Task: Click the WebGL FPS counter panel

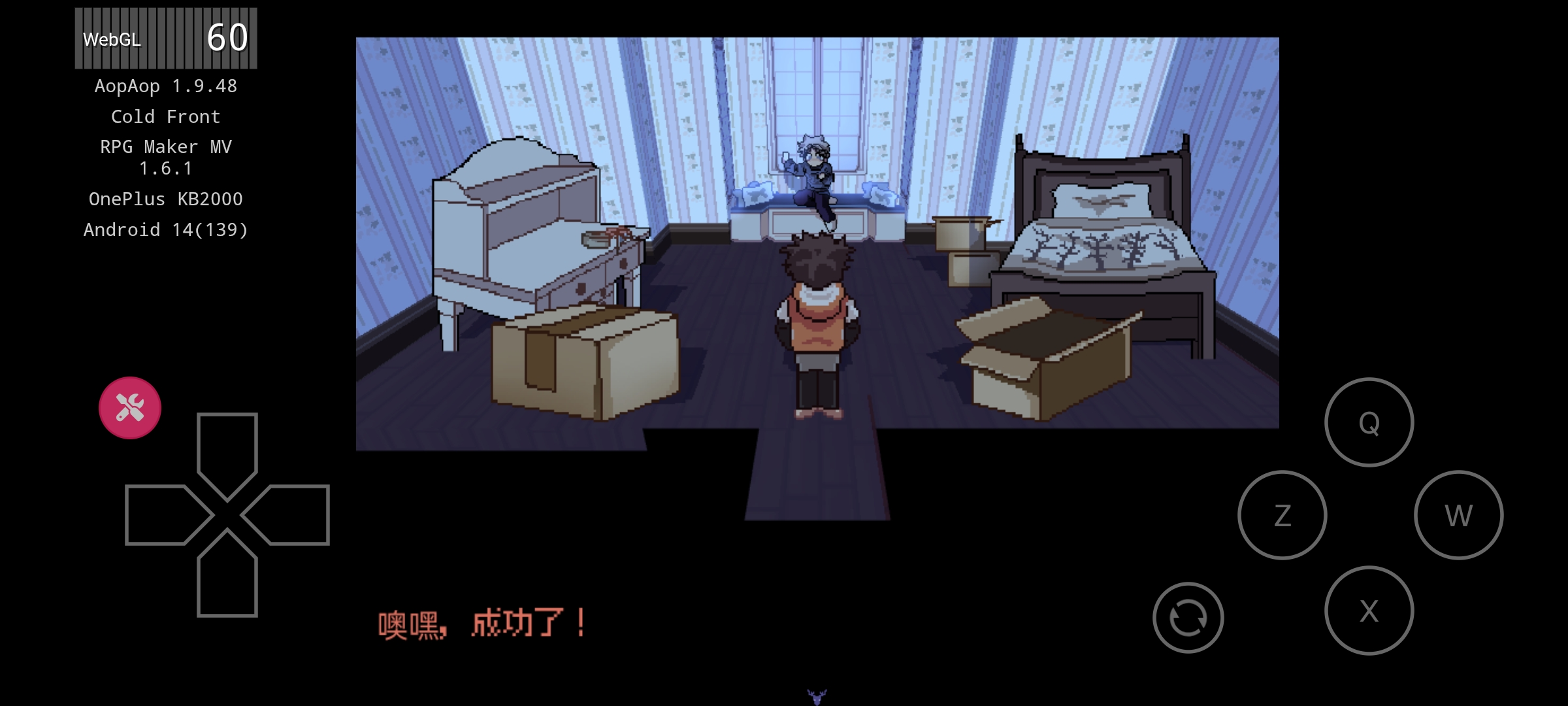Action: (x=166, y=38)
